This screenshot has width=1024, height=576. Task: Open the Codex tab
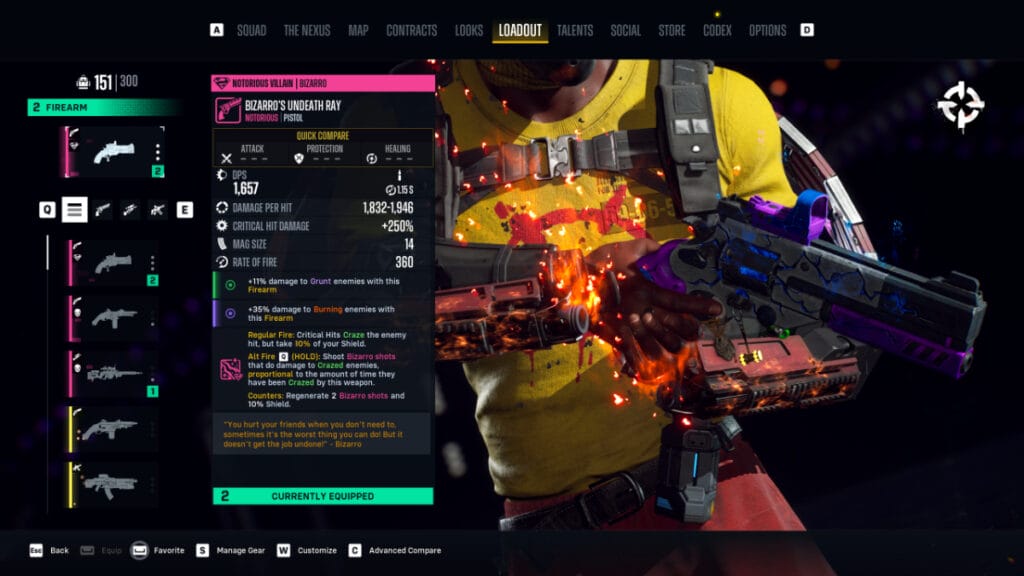point(717,30)
